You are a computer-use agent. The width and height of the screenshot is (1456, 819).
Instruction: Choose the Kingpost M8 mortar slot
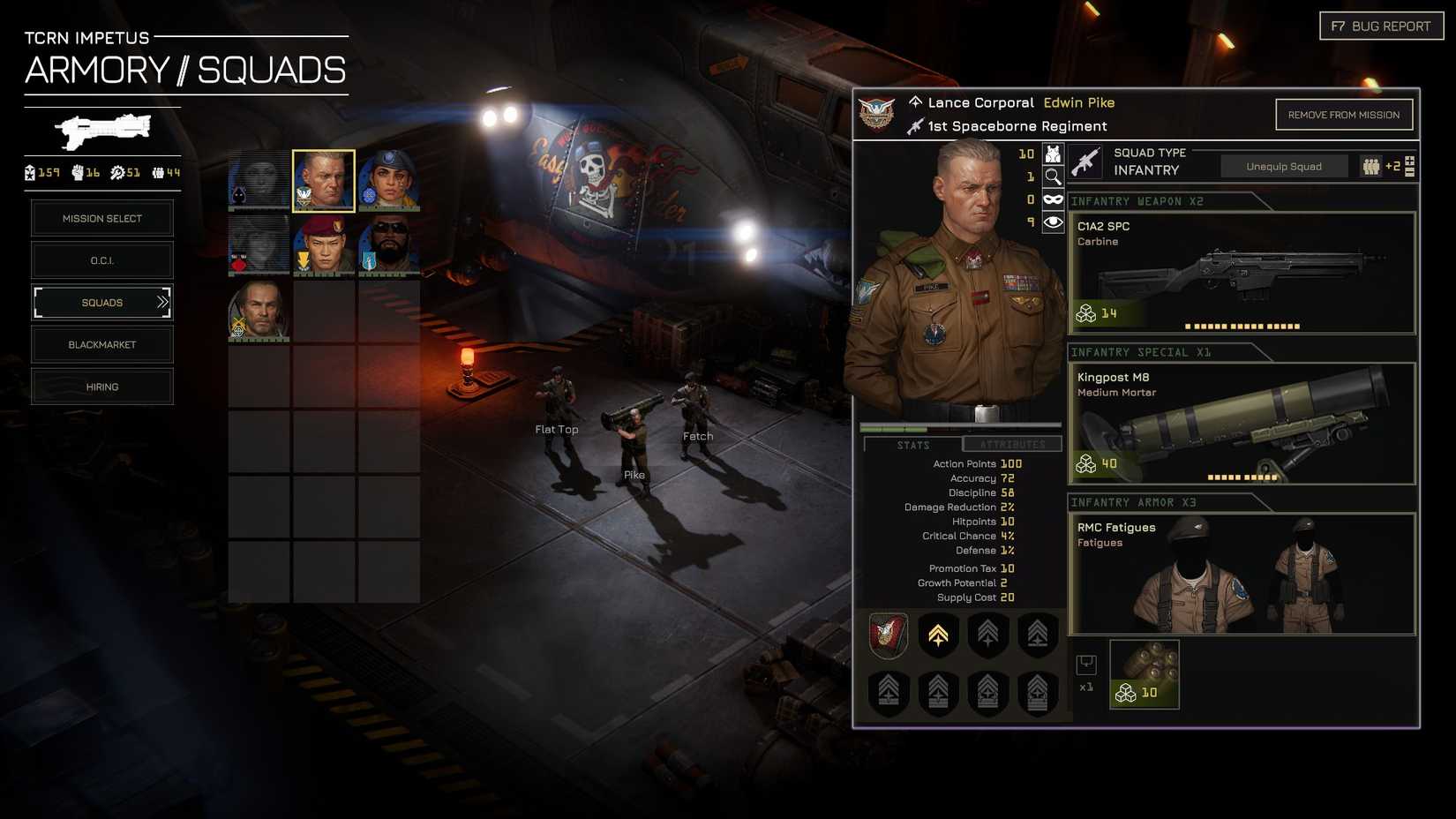(x=1242, y=424)
